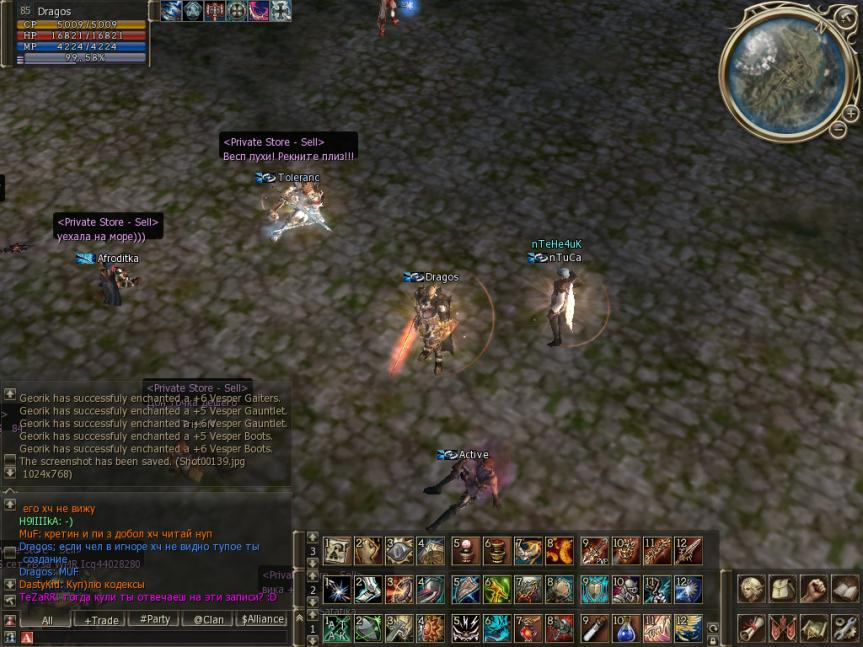Use the blue mana potion slot
The height and width of the screenshot is (647, 863).
(627, 629)
